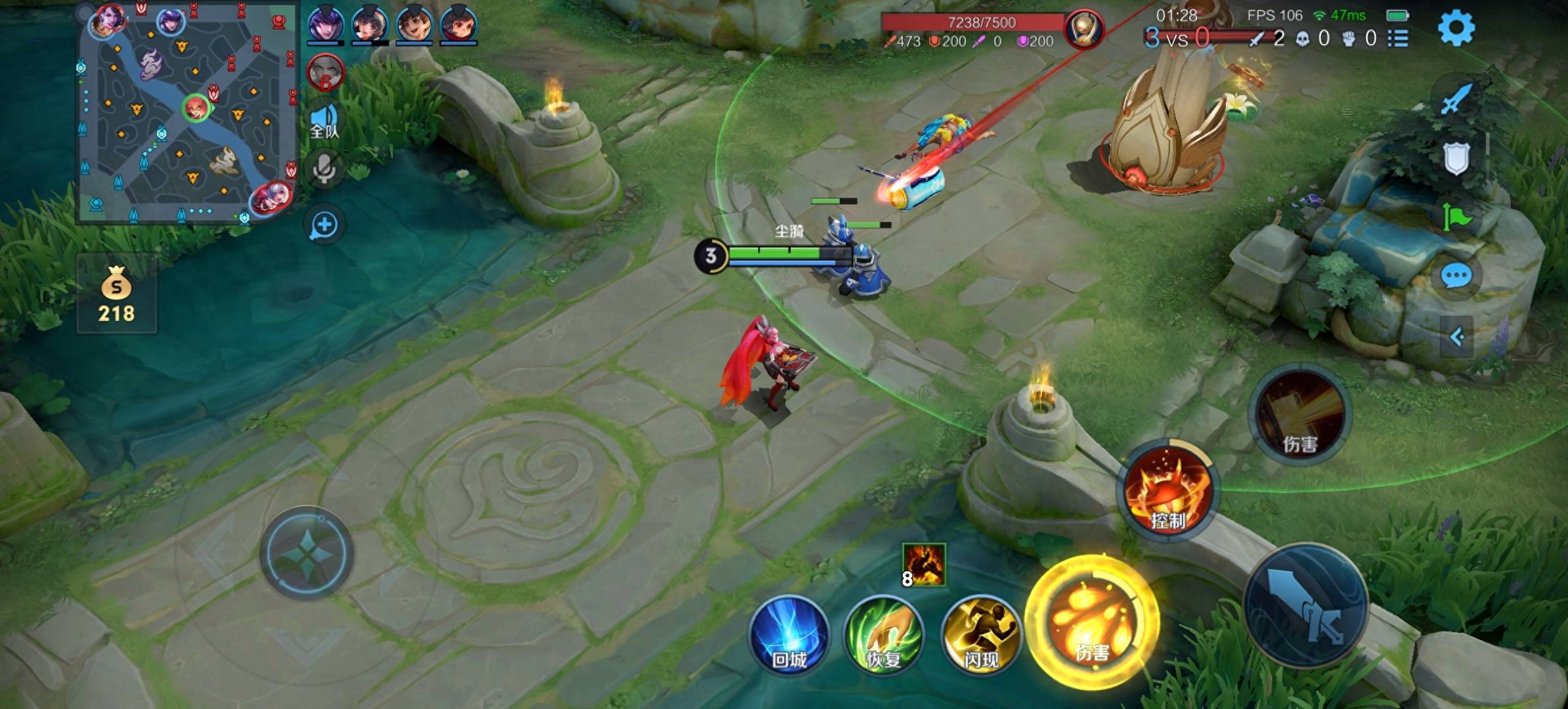Open the scoreboard list icon

1398,39
